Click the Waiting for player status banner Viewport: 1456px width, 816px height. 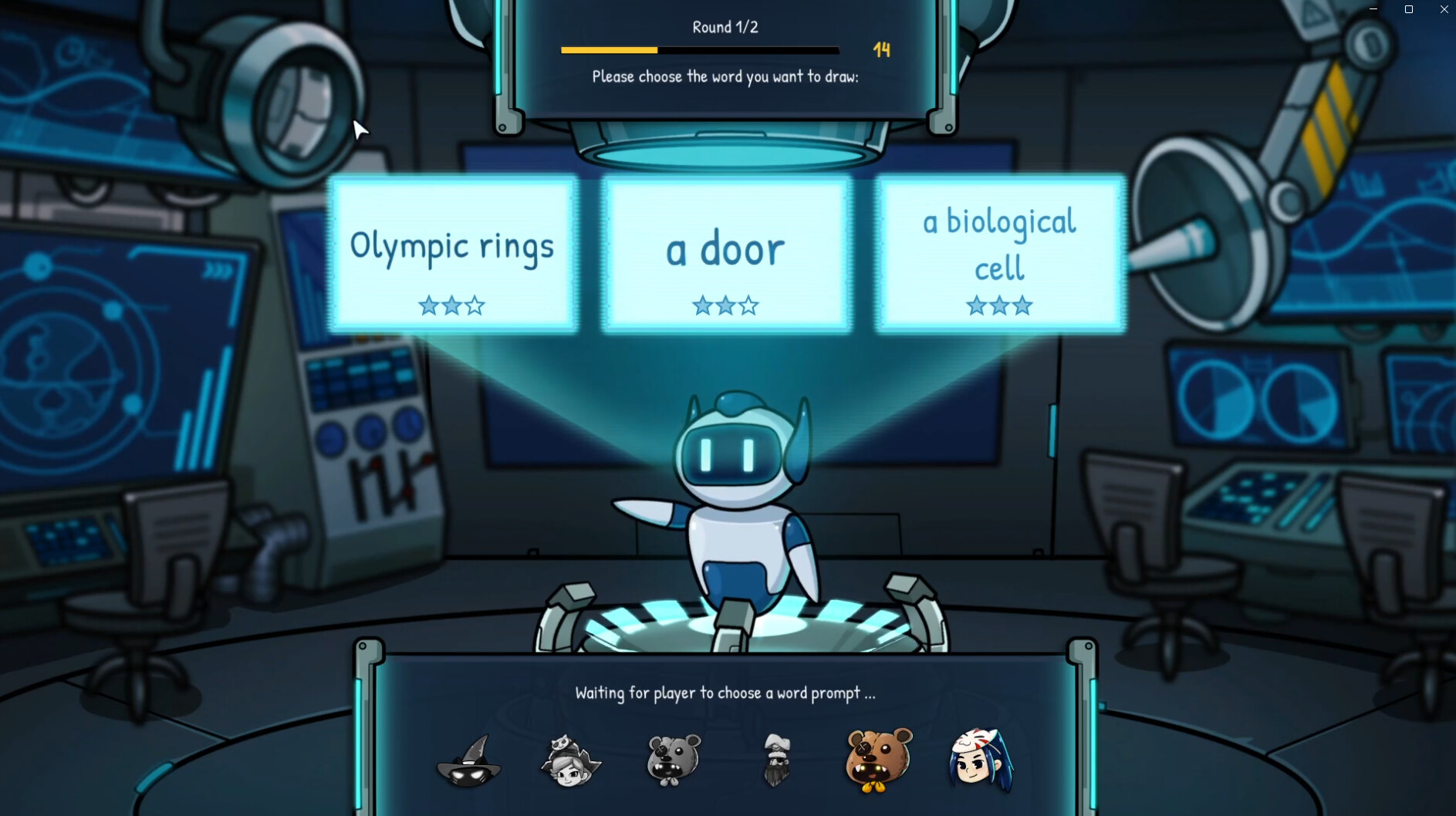click(724, 693)
